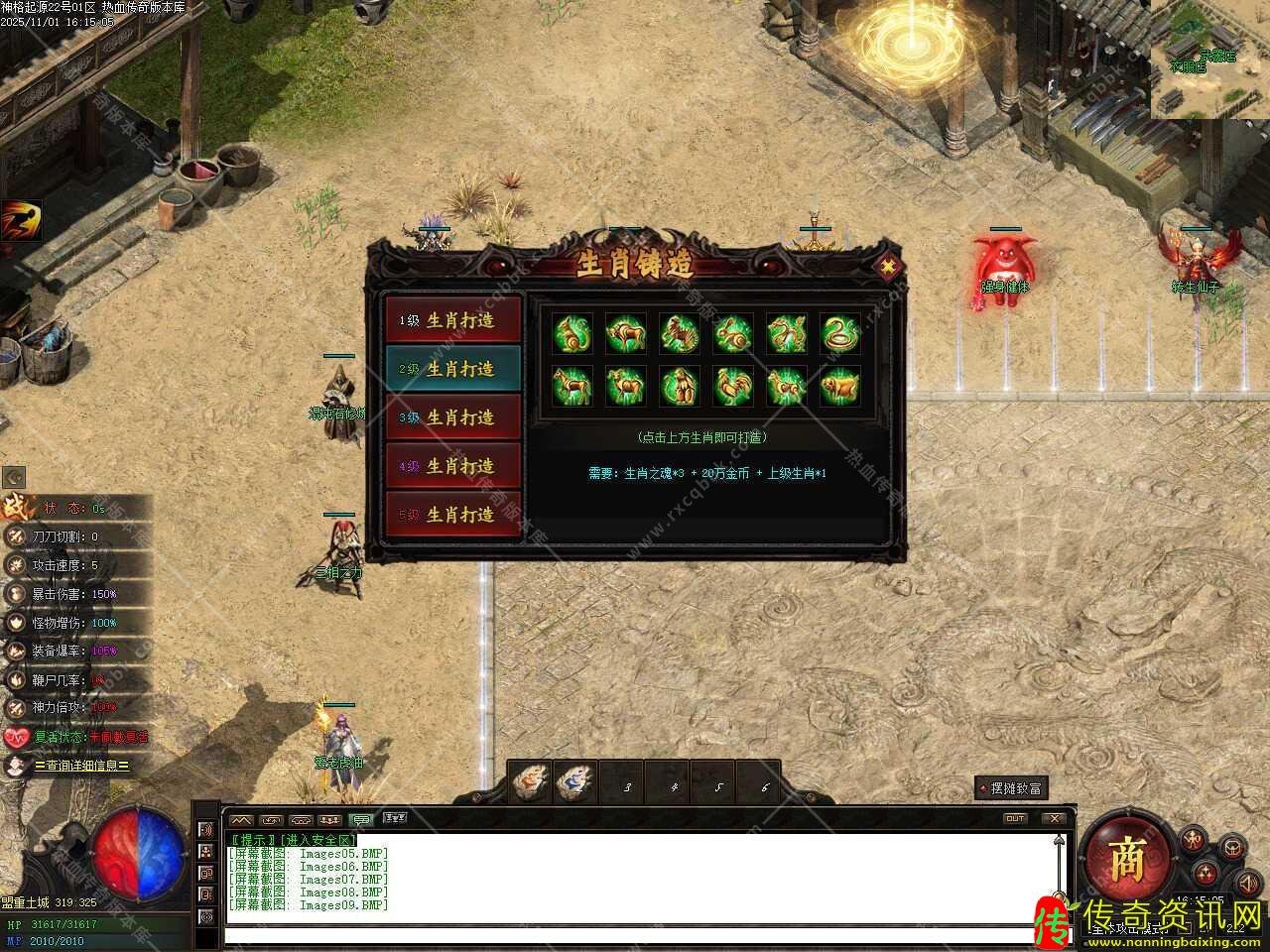Viewport: 1270px width, 952px height.
Task: Click the 摆摊致富 stall button
Action: pos(1012,788)
